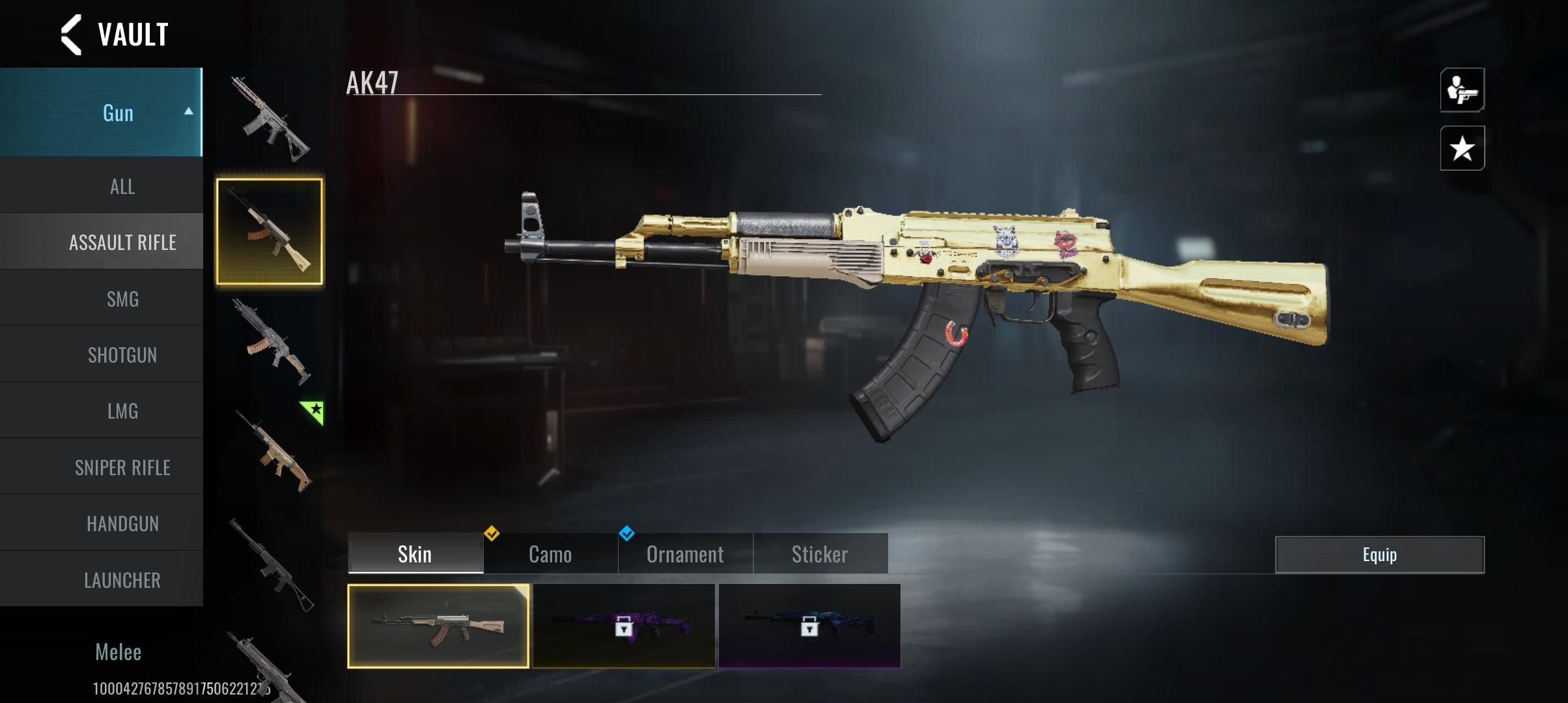
Task: Select the ASSAULT RIFLE category
Action: [122, 243]
